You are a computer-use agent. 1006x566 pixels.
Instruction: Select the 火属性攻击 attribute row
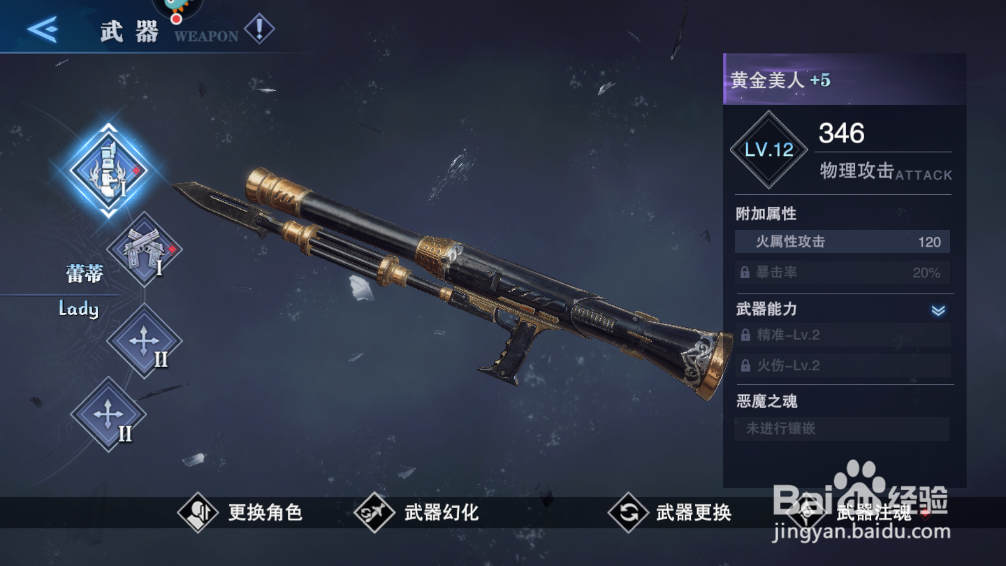tap(842, 242)
